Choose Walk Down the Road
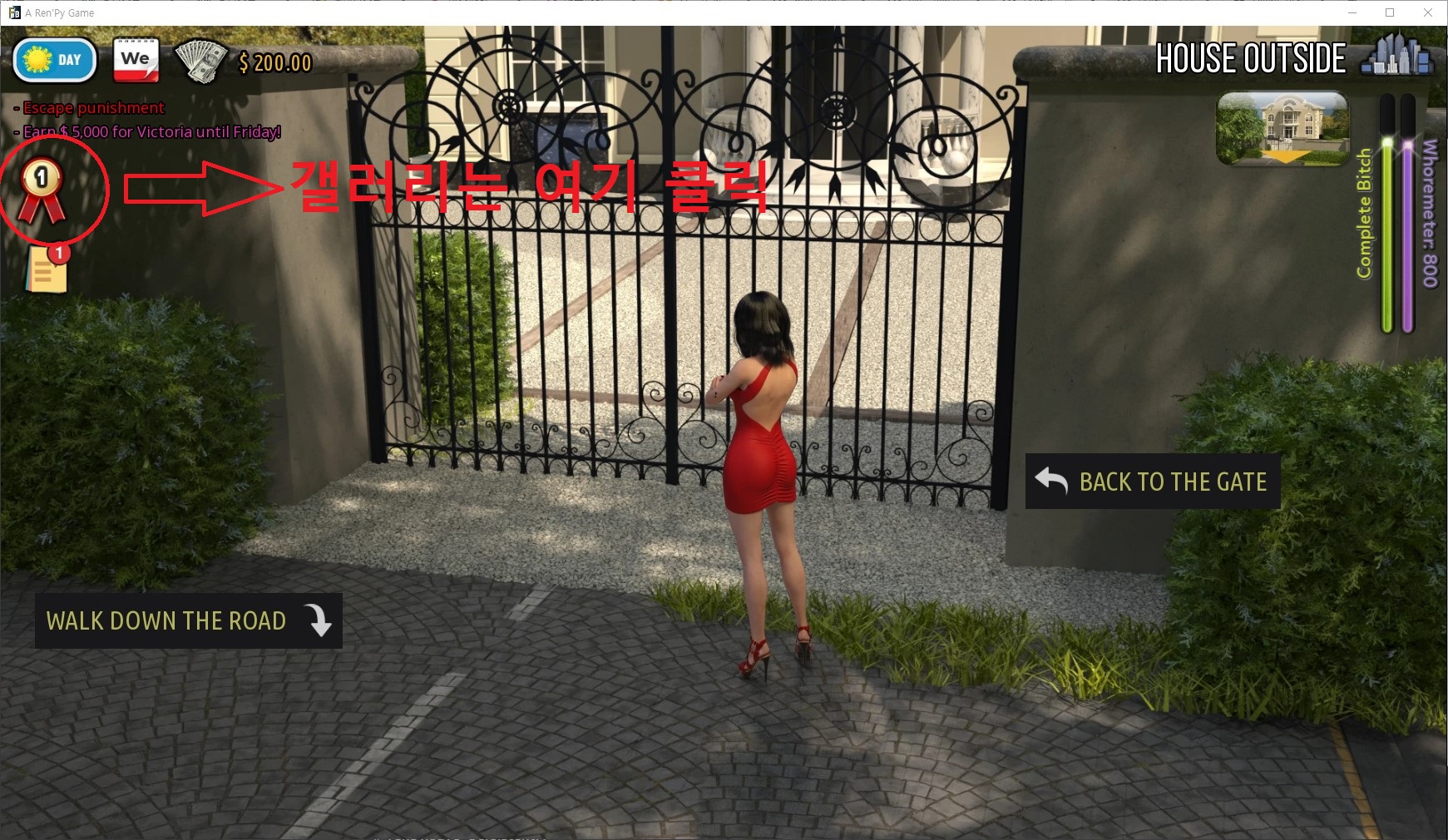This screenshot has width=1448, height=840. pos(188,620)
